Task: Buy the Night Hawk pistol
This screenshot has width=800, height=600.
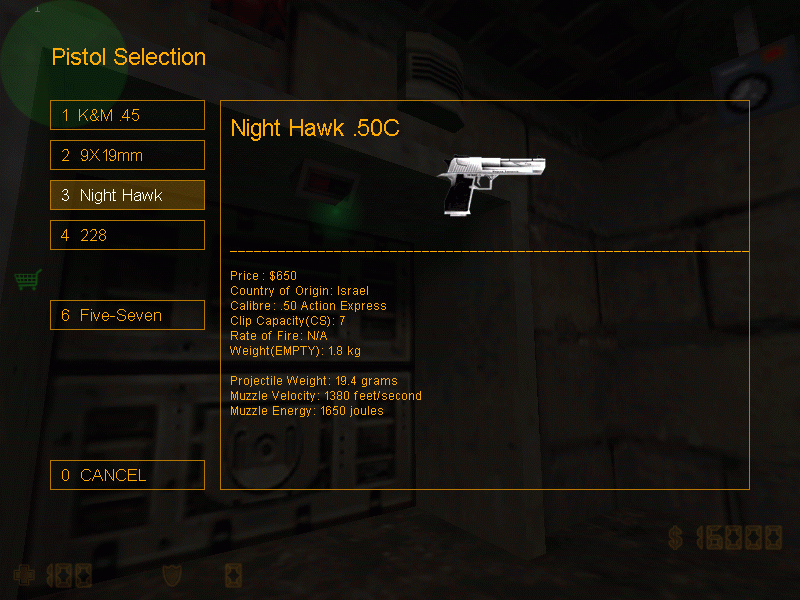Action: 127,195
